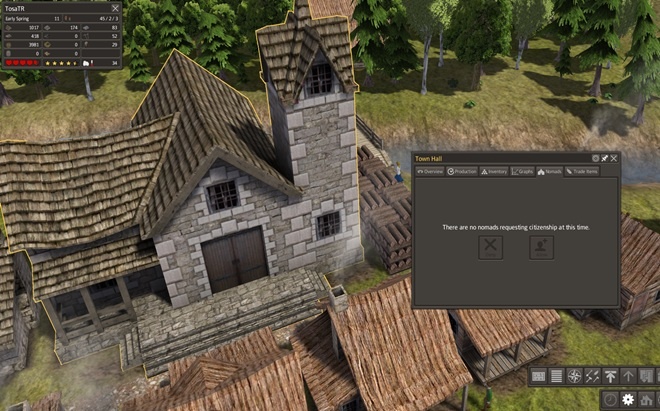Close the Town Hall window
Image resolution: width=660 pixels, height=411 pixels.
coord(614,158)
